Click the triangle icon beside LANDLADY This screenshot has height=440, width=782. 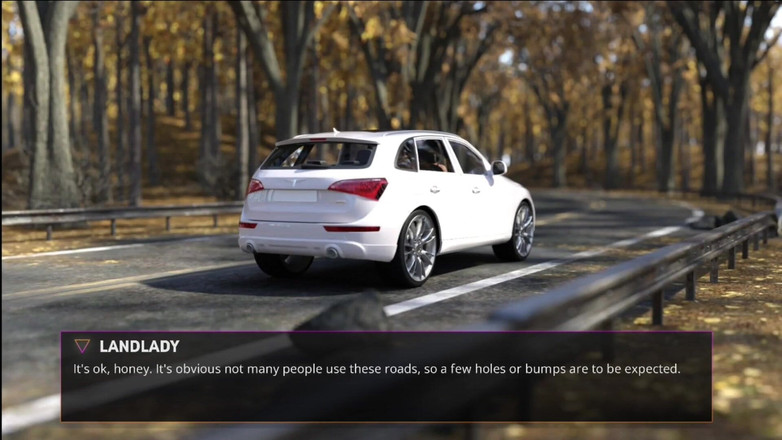(82, 346)
